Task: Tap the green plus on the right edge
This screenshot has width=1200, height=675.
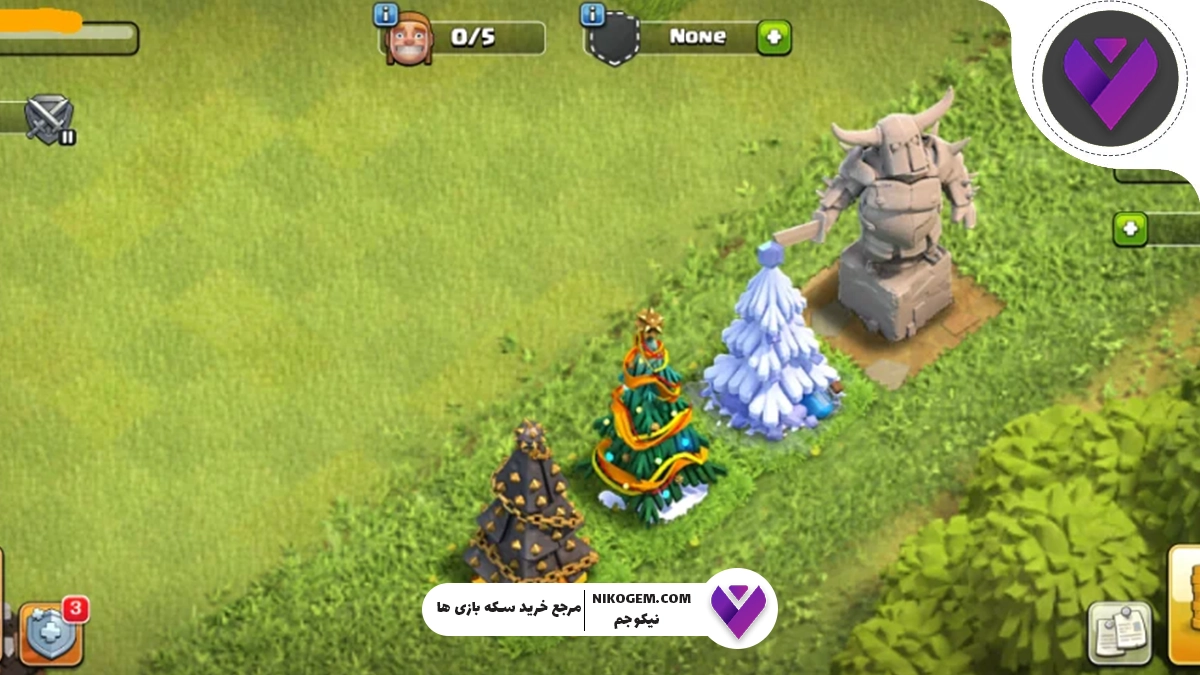Action: coord(1130,228)
